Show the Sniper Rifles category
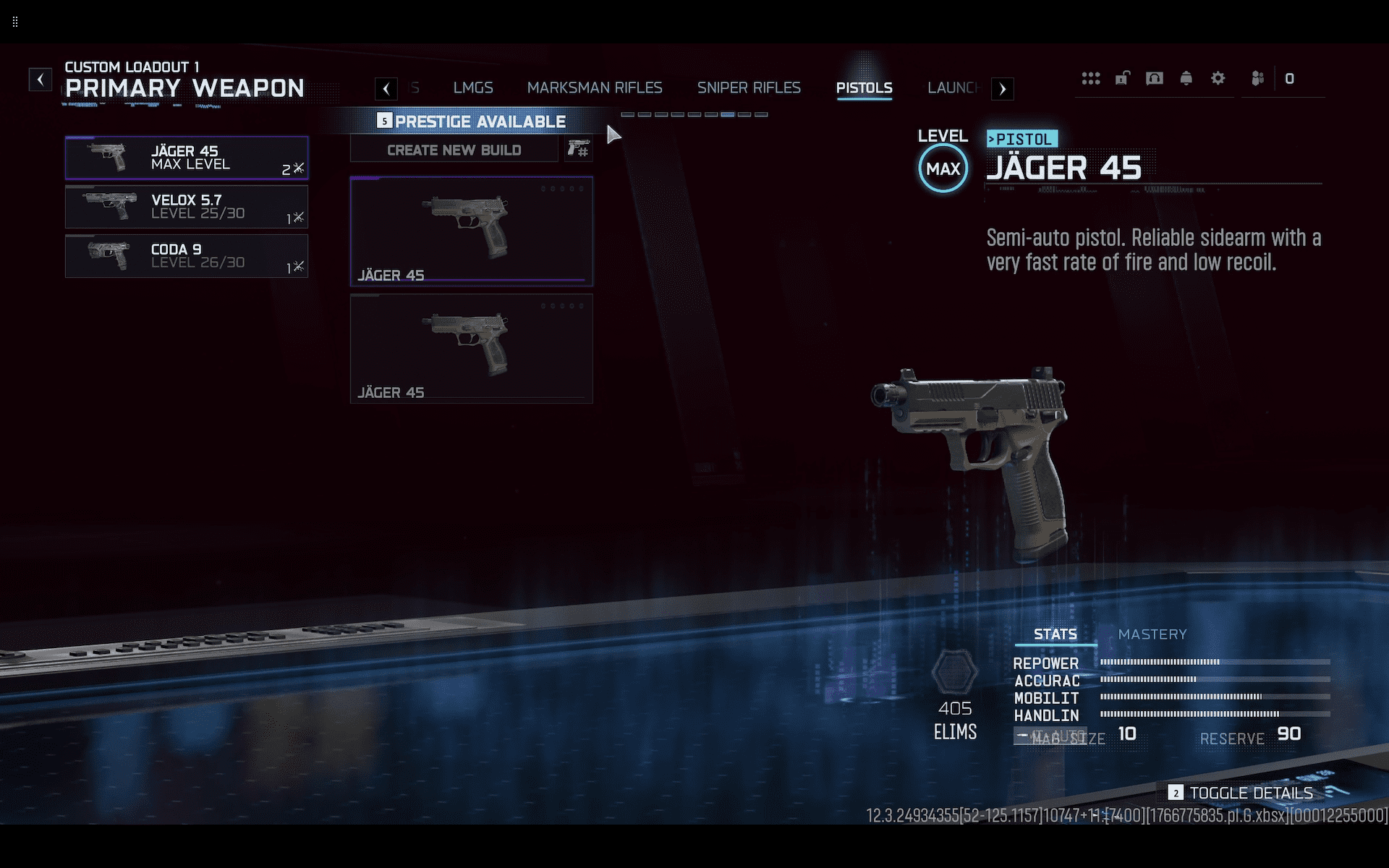This screenshot has width=1389, height=868. pos(749,88)
